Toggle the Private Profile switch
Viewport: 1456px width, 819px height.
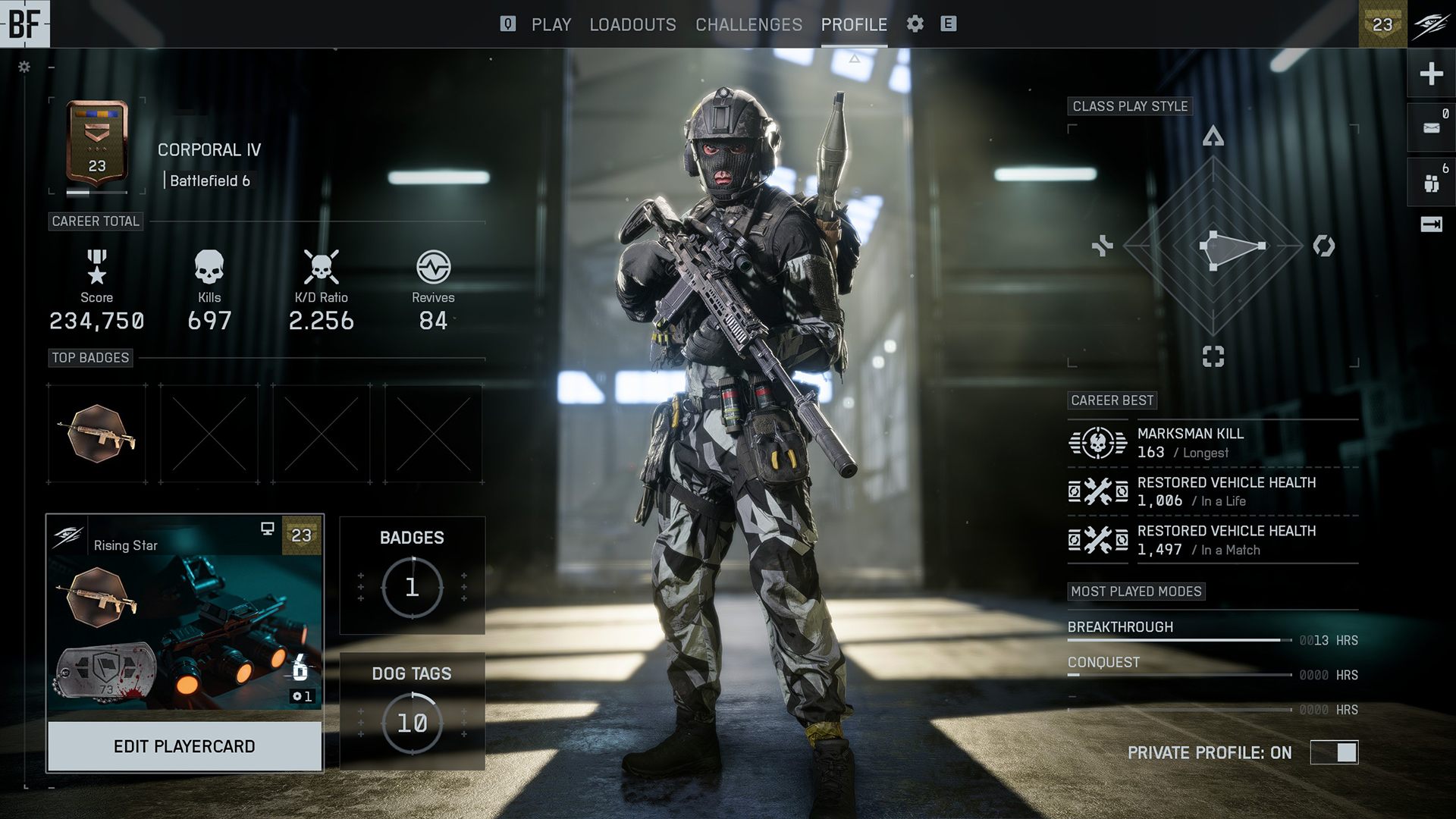(x=1334, y=752)
